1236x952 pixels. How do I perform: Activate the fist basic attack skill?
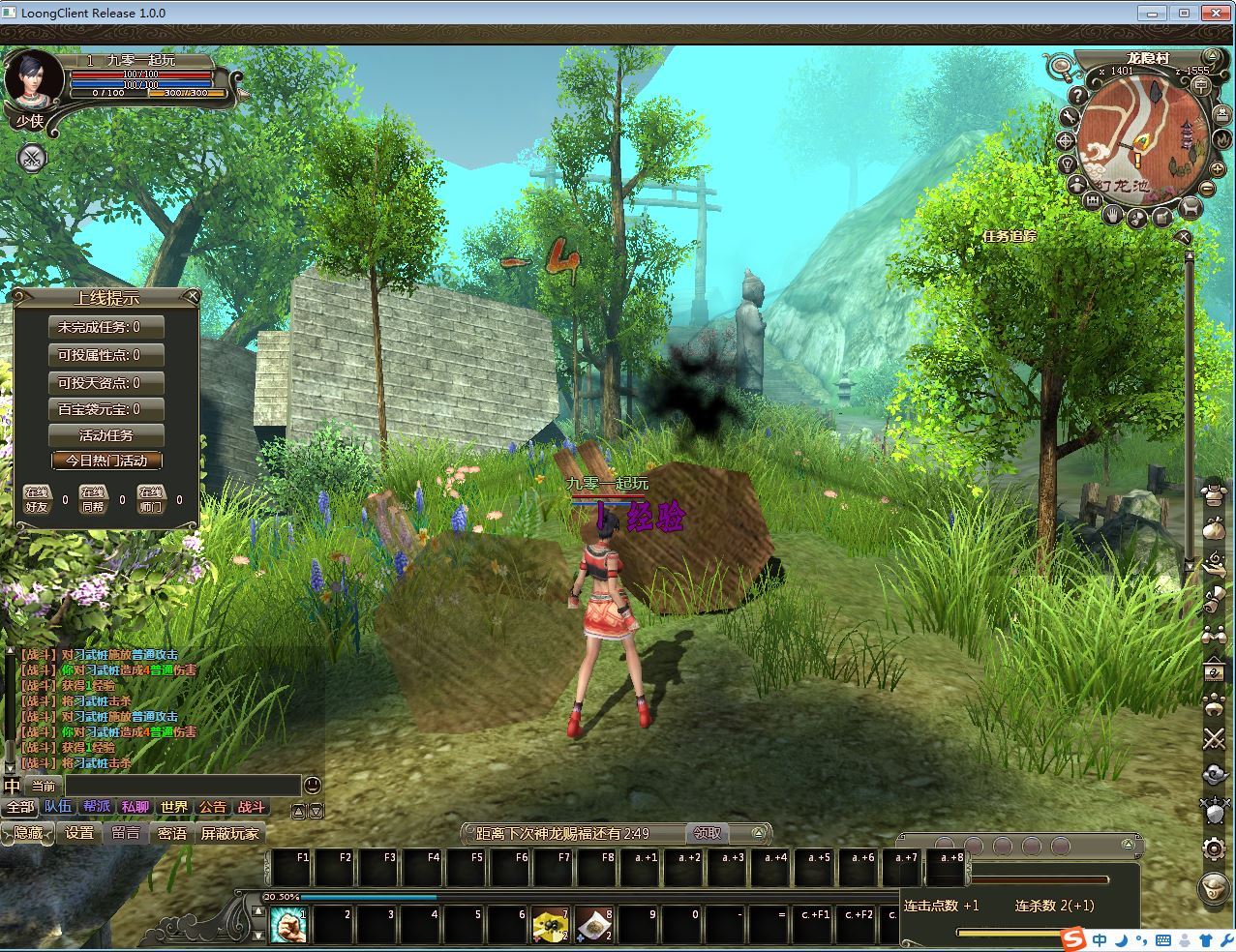pyautogui.click(x=287, y=925)
